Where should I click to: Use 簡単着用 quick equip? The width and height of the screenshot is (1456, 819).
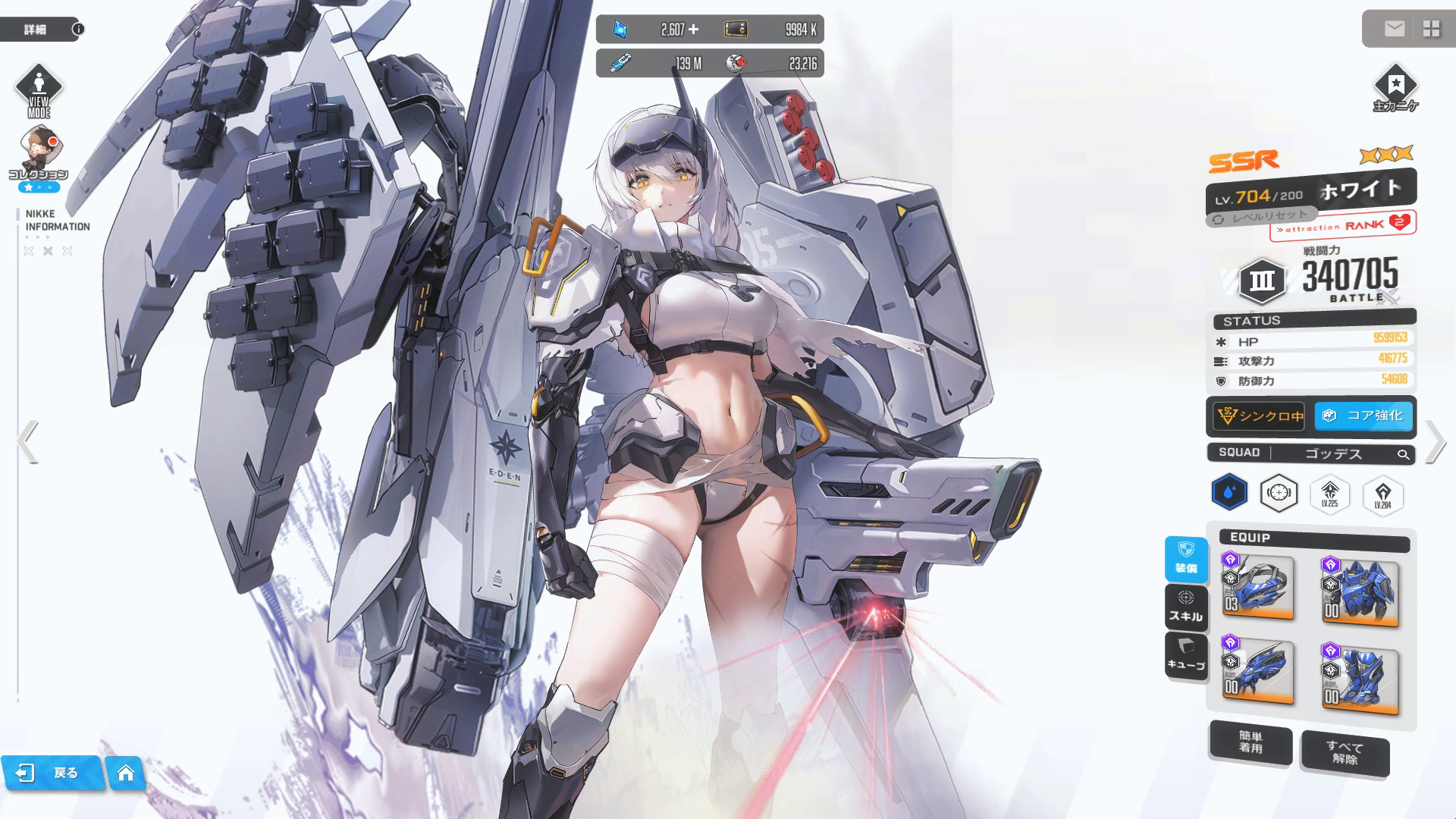click(1250, 742)
